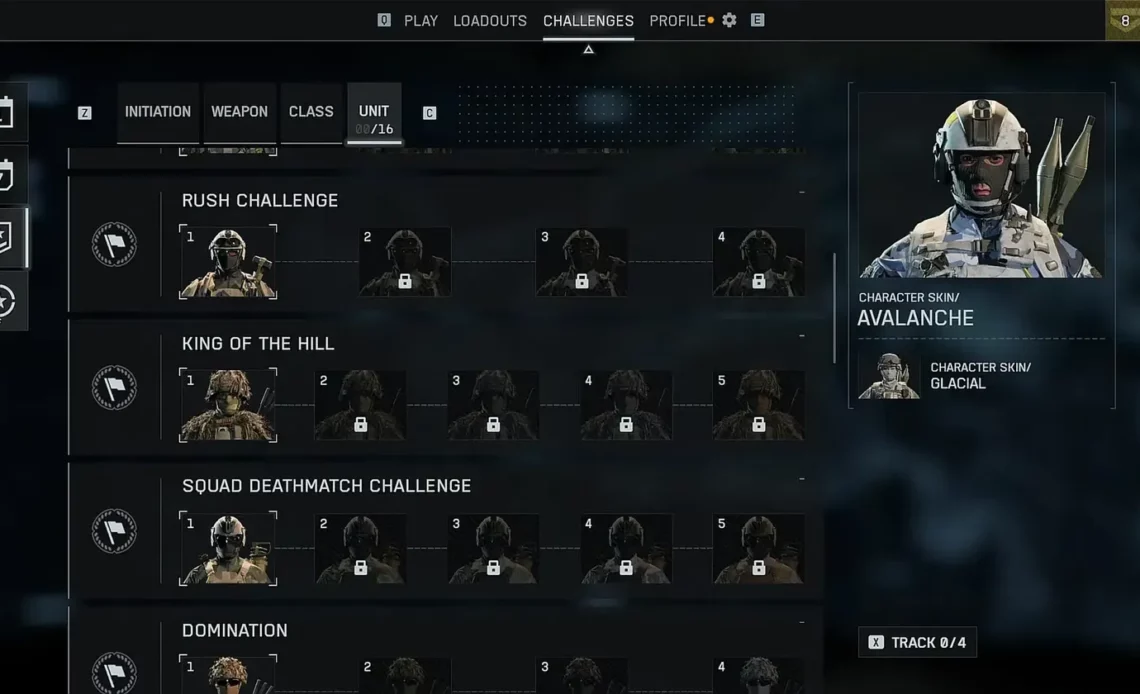The height and width of the screenshot is (694, 1140).
Task: Click the Avalanche character skin preview
Action: click(981, 187)
